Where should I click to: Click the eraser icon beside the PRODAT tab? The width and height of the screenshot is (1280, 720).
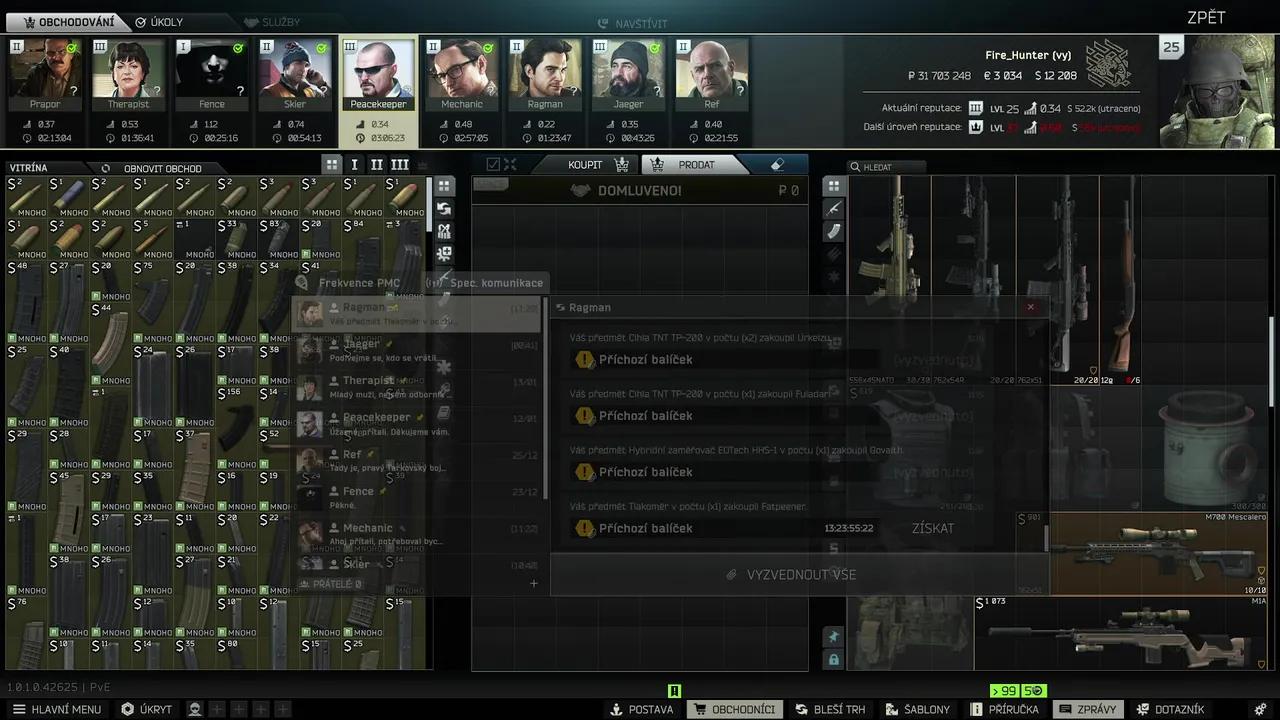coord(777,164)
